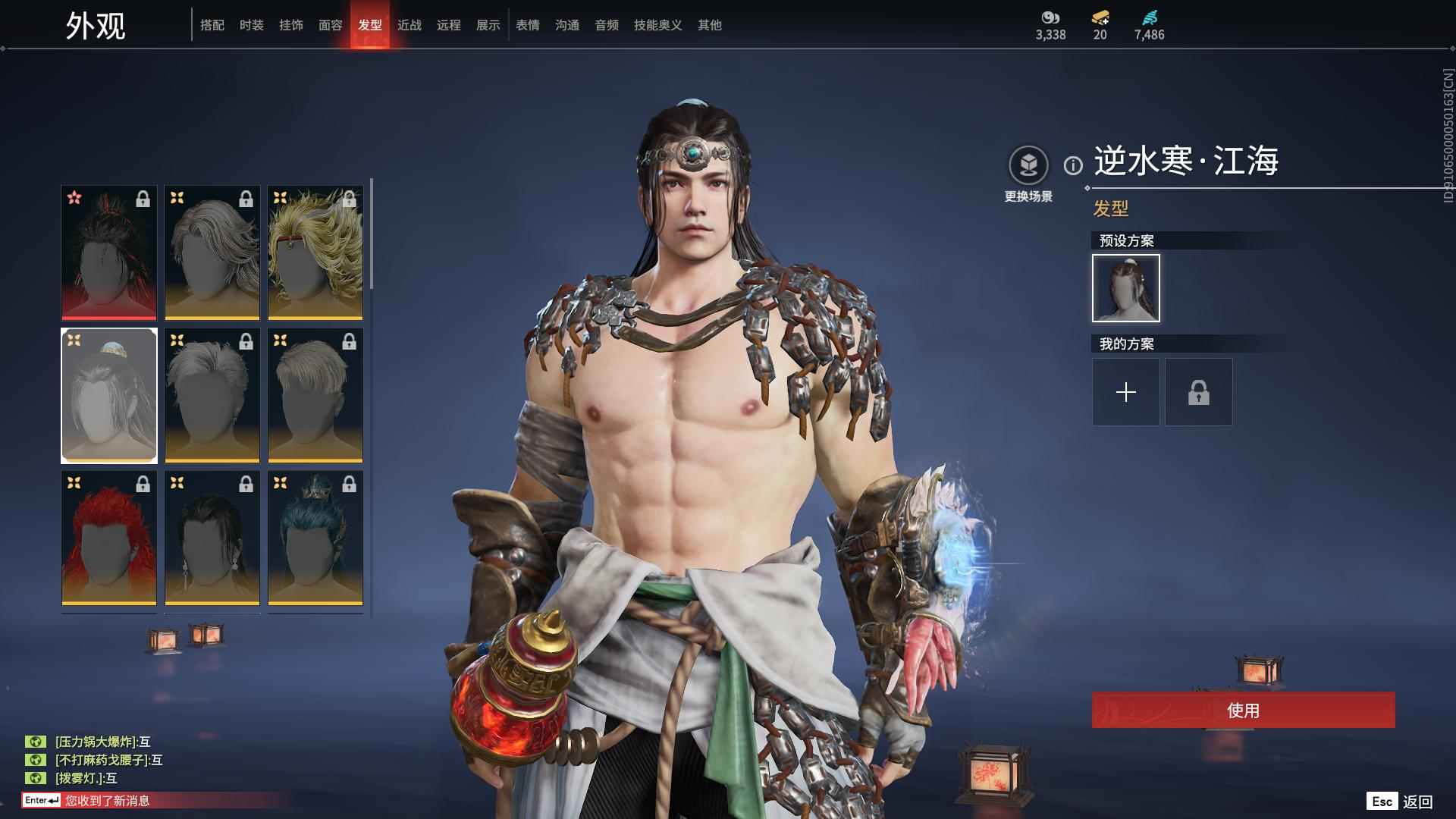Open the 近战 category tab

[409, 25]
